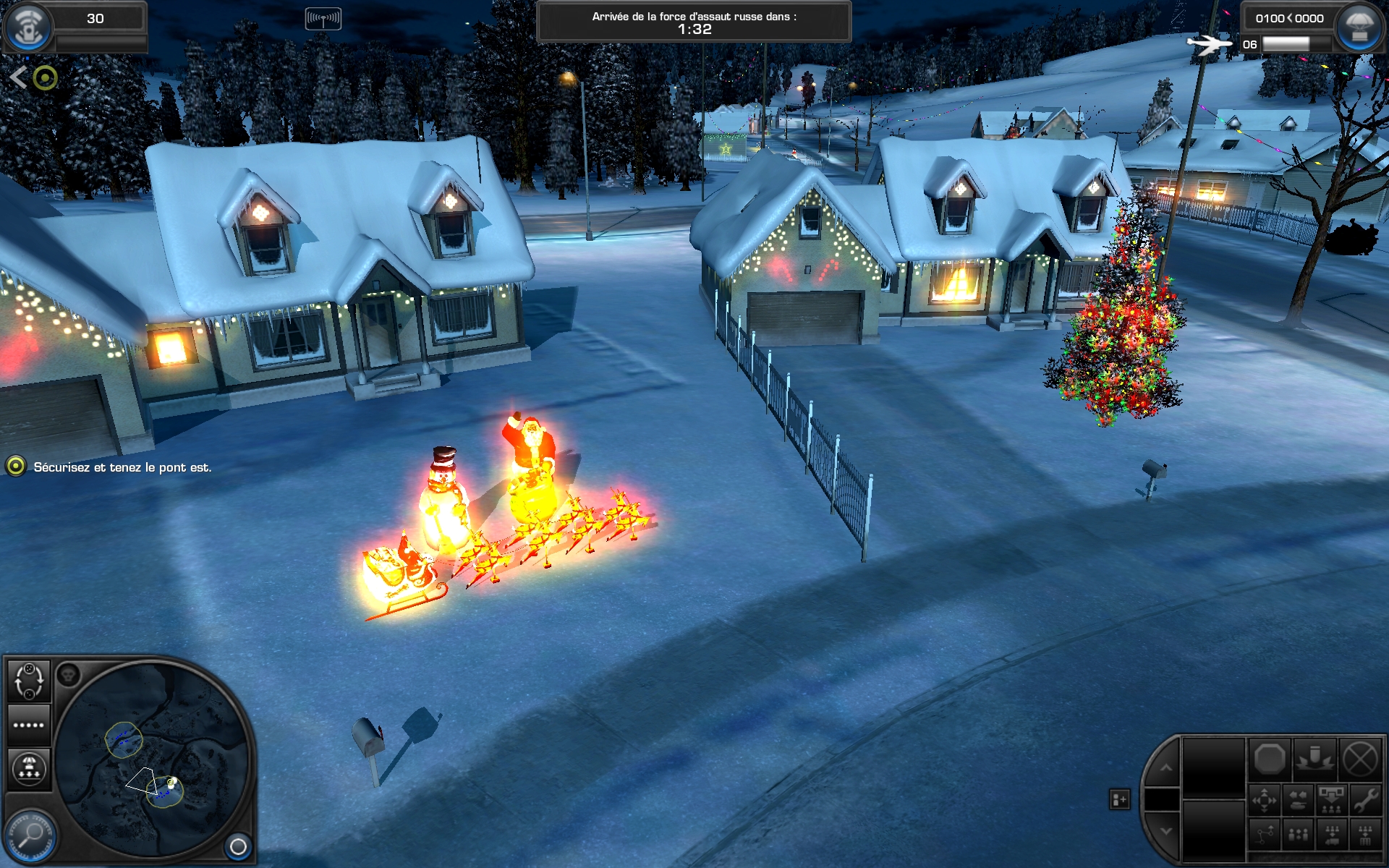Screen dimensions: 1389x868
Task: Activate the wrench repair command
Action: point(1365,801)
